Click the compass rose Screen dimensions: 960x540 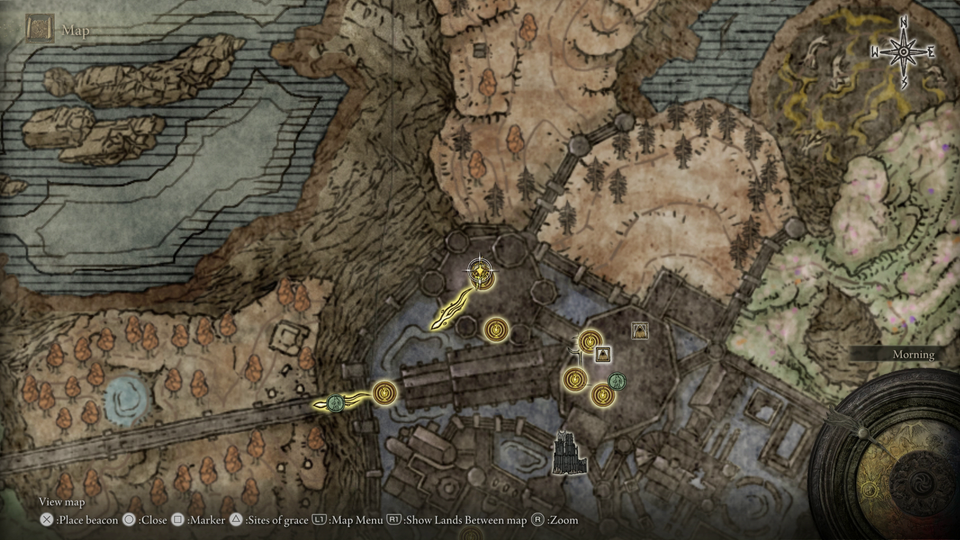pyautogui.click(x=902, y=51)
